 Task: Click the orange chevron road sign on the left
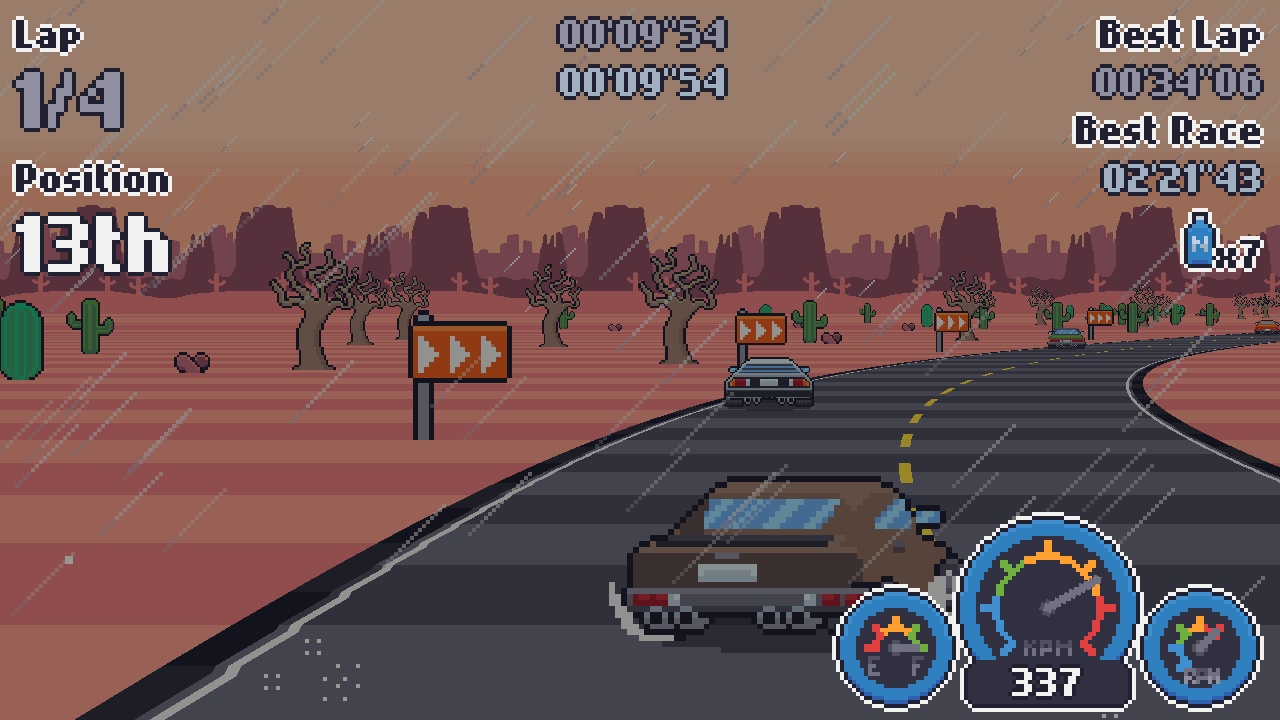pyautogui.click(x=460, y=350)
